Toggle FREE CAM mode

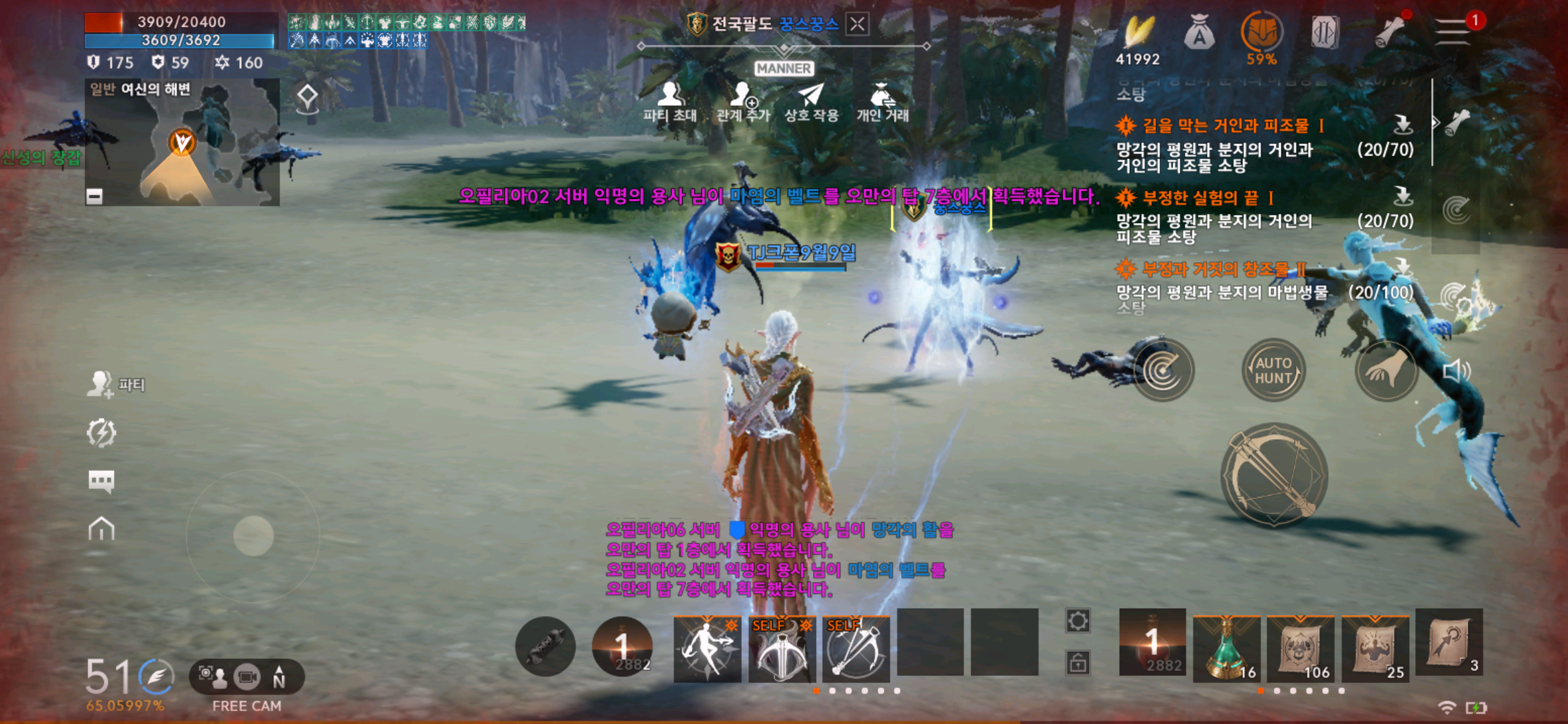click(x=246, y=677)
